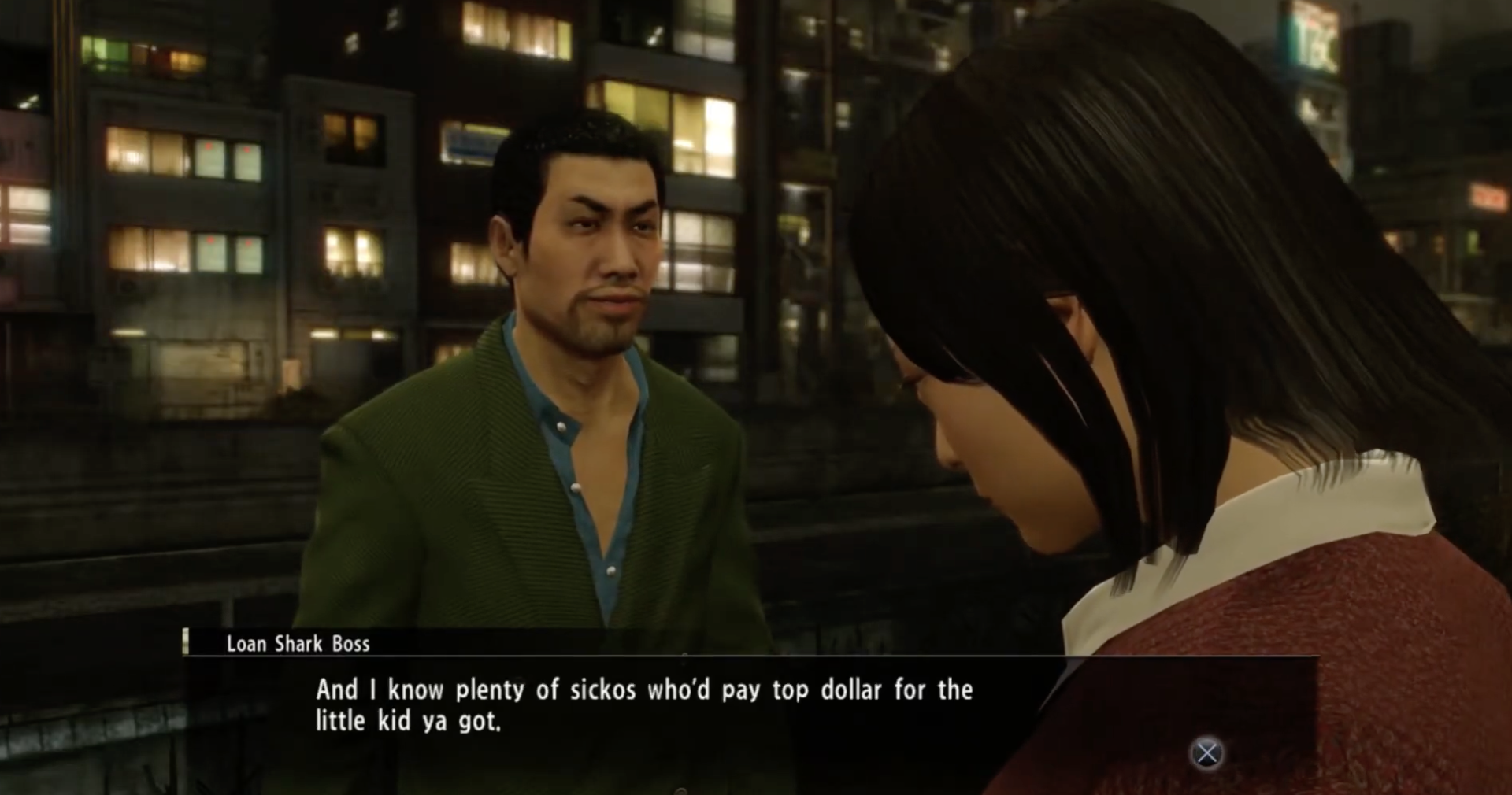Click the woman's dark hair
This screenshot has height=795, width=1512.
[1142, 275]
